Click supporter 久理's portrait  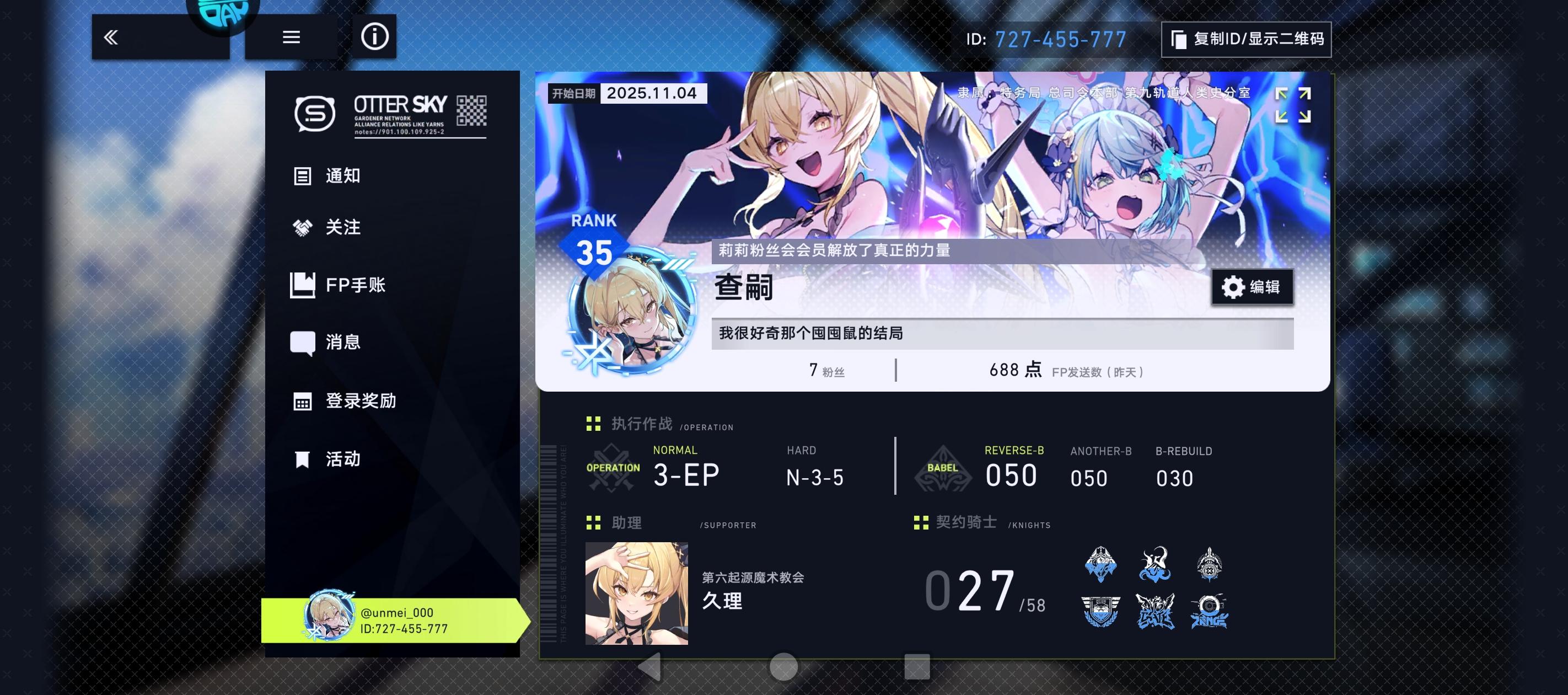click(x=637, y=594)
